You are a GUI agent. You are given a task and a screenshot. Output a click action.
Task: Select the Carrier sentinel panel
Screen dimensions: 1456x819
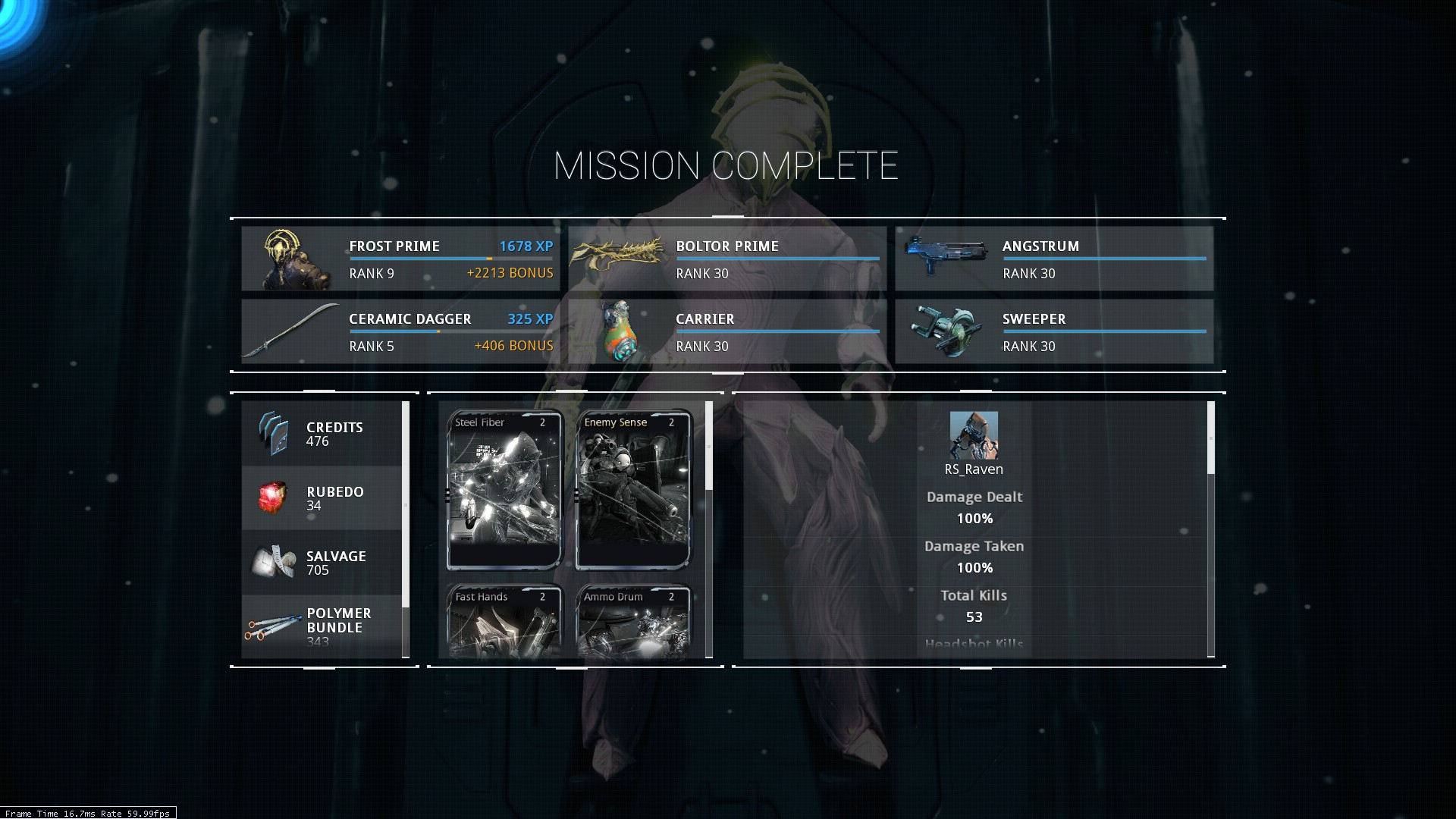pos(727,331)
